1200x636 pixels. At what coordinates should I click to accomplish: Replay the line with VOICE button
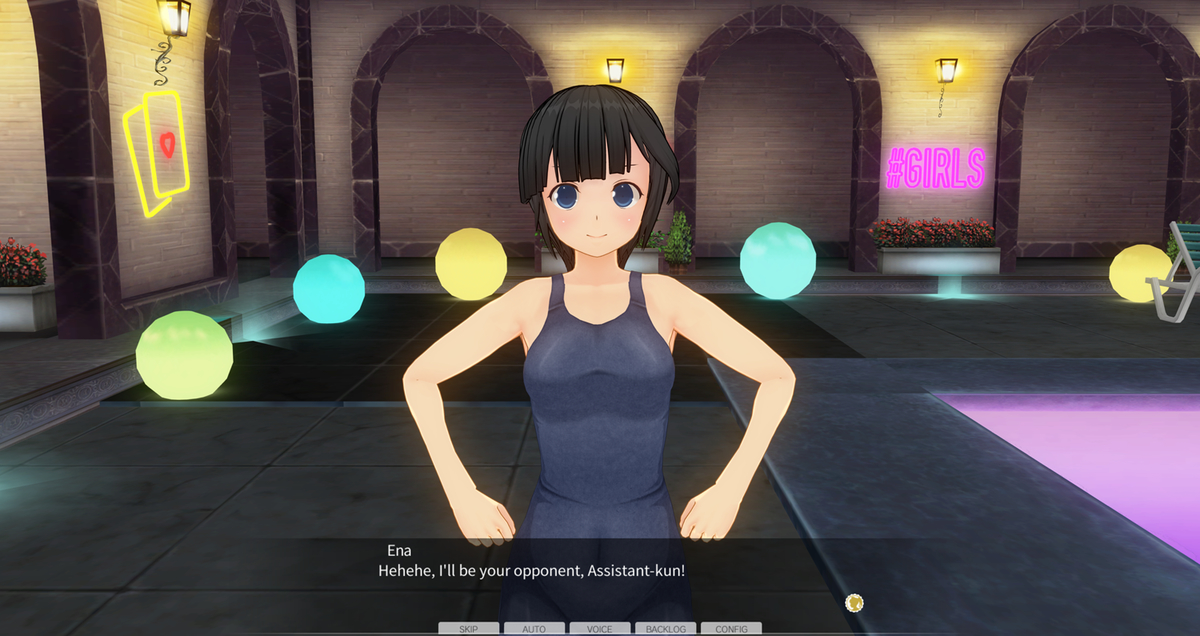(x=600, y=629)
